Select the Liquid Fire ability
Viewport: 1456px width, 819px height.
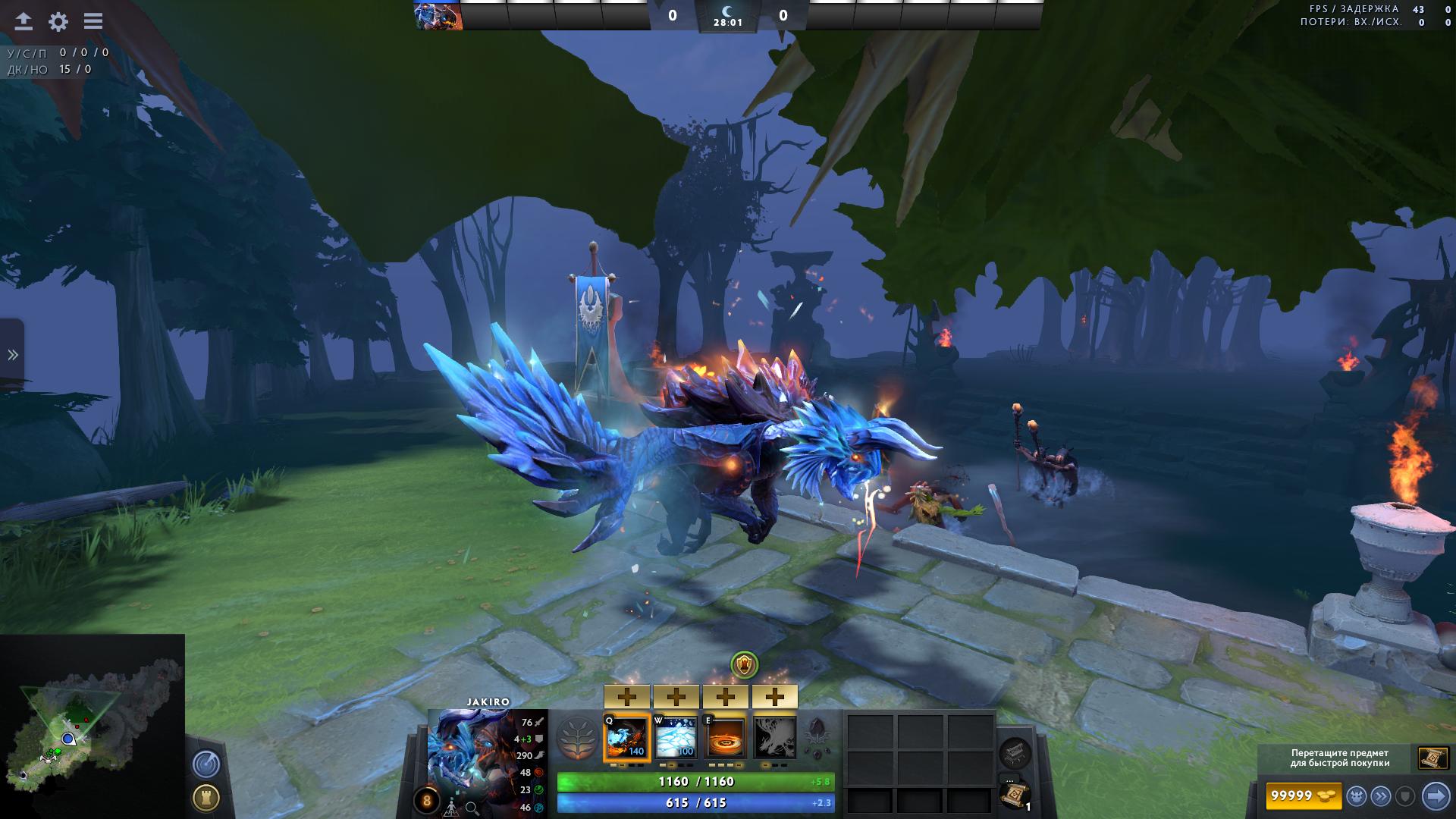coord(725,737)
